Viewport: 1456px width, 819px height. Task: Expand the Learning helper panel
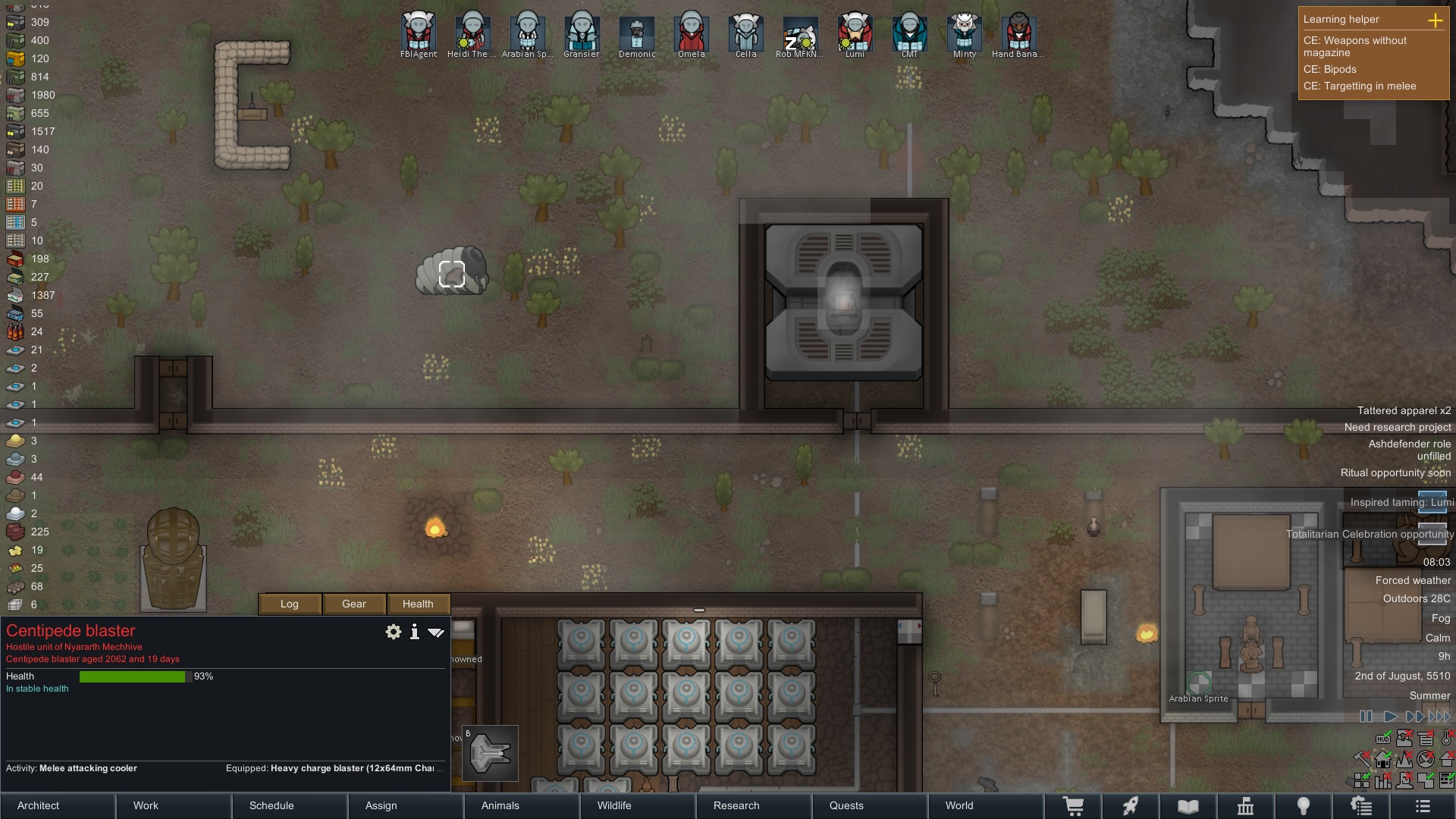pos(1435,20)
